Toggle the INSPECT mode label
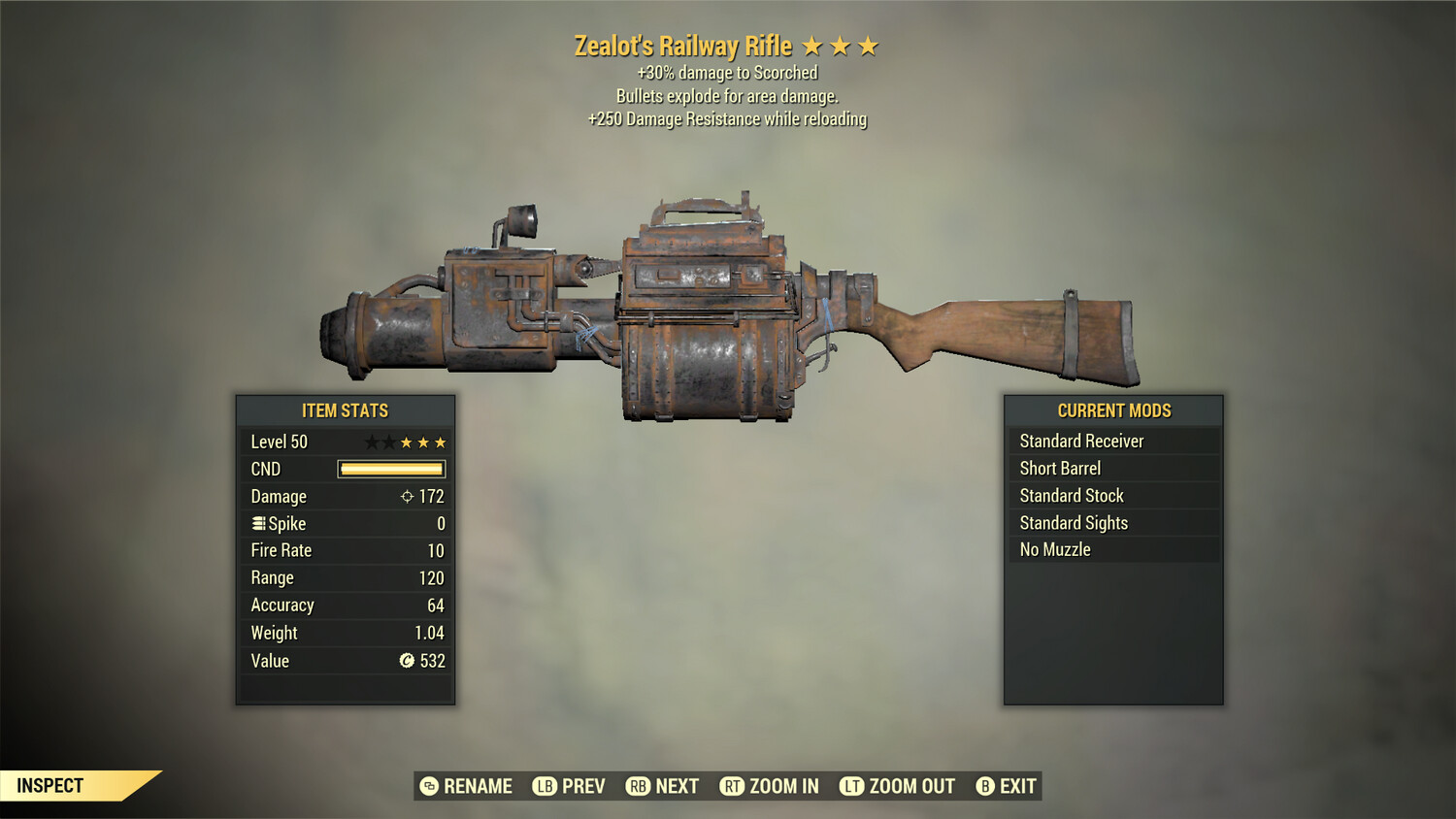This screenshot has width=1456, height=819. [50, 785]
